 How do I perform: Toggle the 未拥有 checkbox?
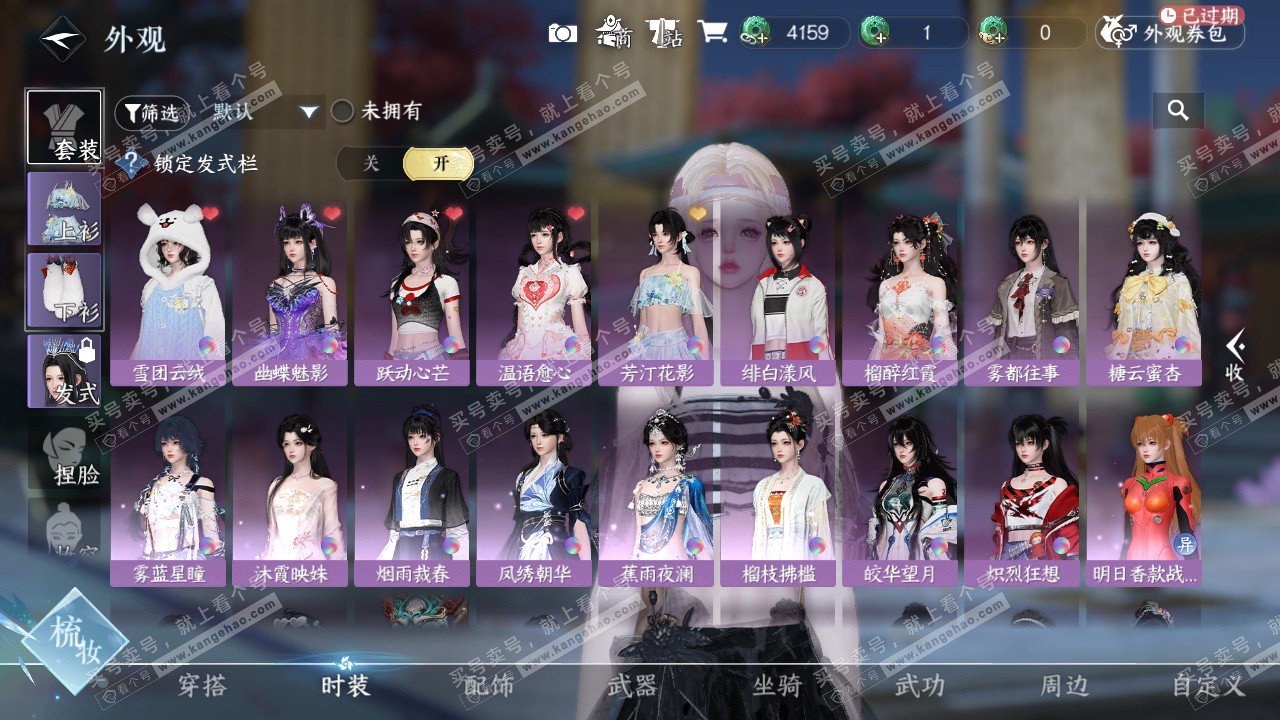point(343,111)
